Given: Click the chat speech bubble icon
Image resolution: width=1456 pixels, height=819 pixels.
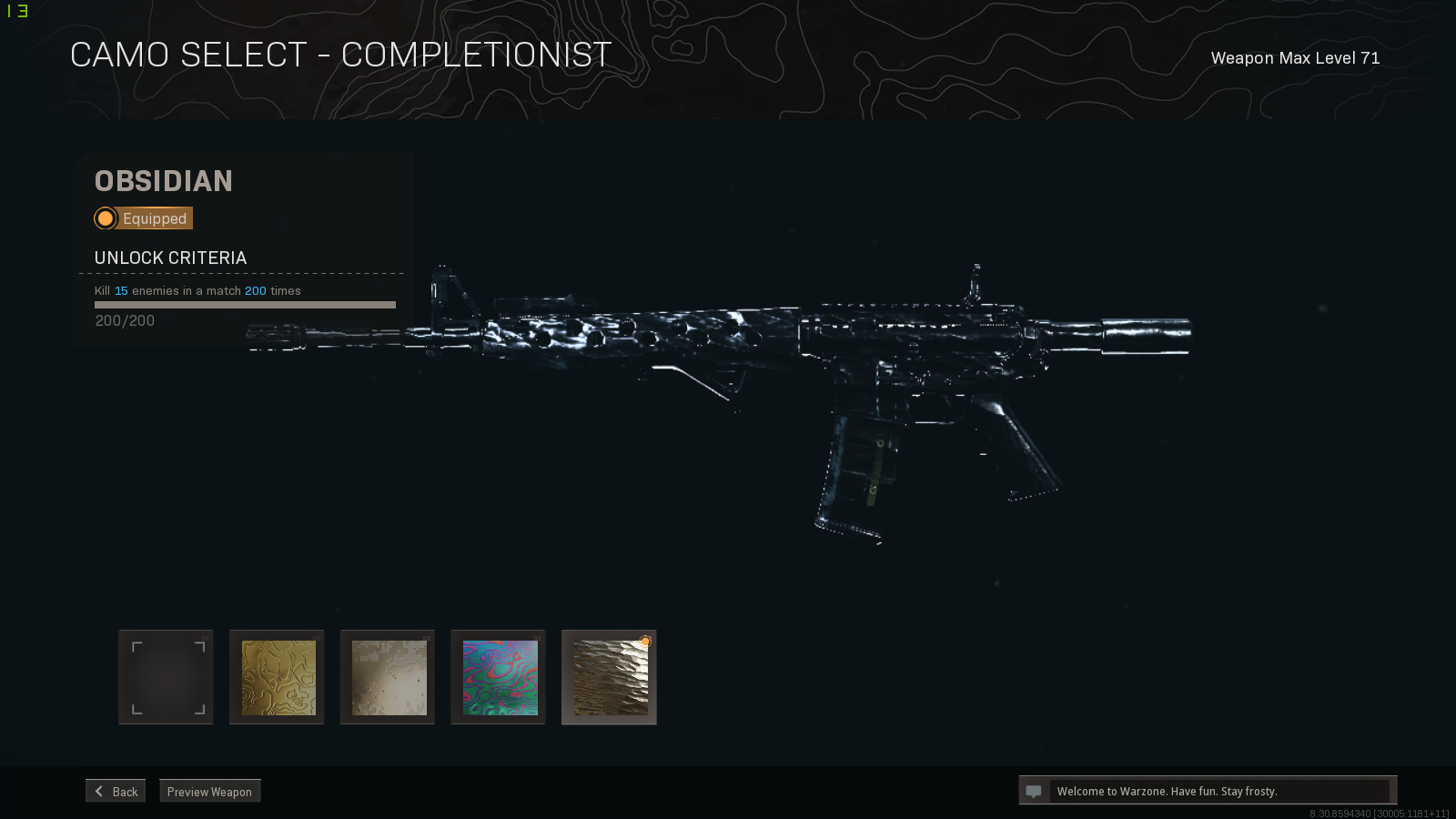Looking at the screenshot, I should tap(1036, 790).
